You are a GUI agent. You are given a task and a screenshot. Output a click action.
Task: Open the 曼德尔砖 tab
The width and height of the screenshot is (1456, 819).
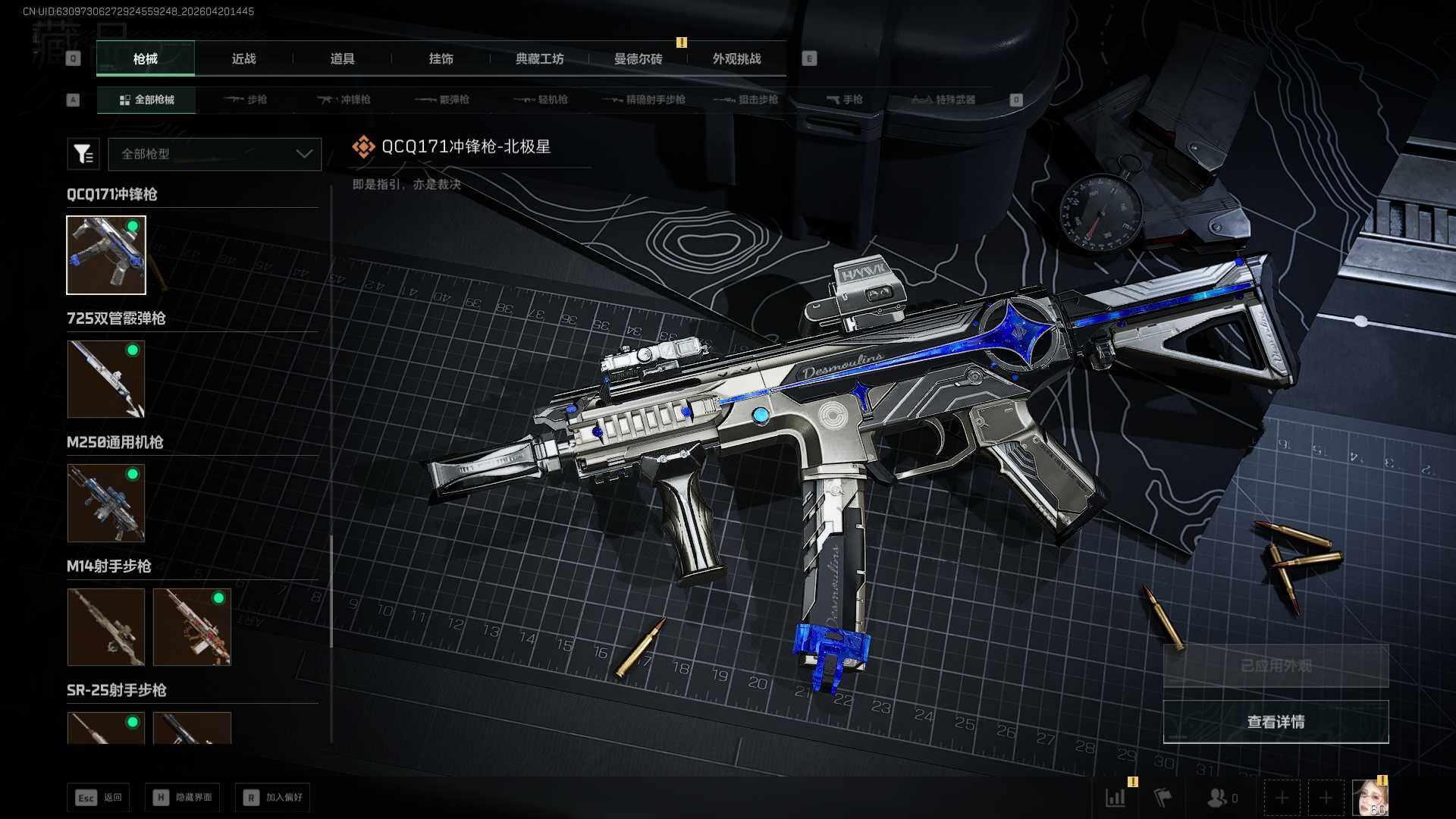click(638, 58)
